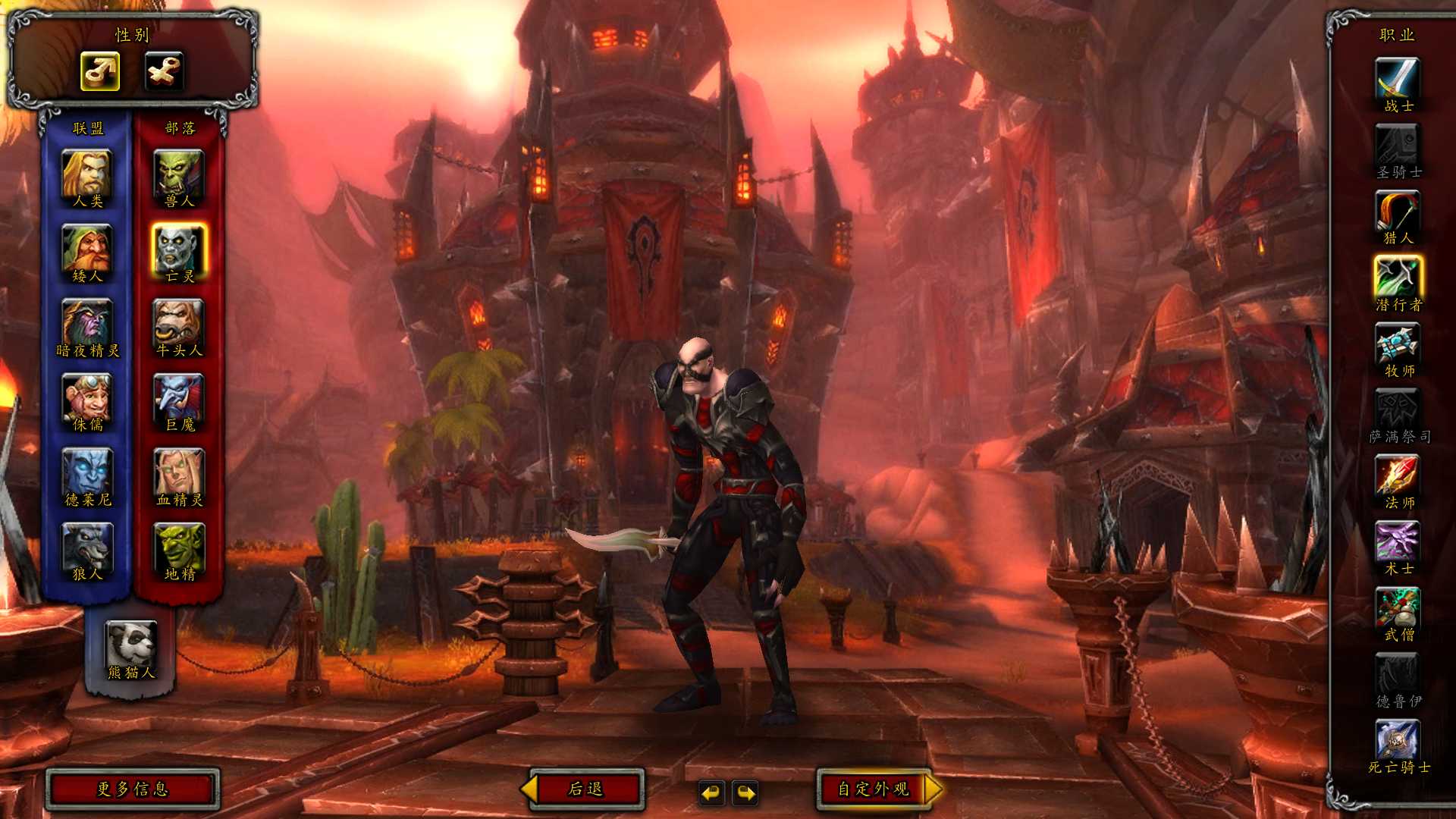Pick the Mage (法师) class
1456x819 pixels.
tap(1398, 476)
